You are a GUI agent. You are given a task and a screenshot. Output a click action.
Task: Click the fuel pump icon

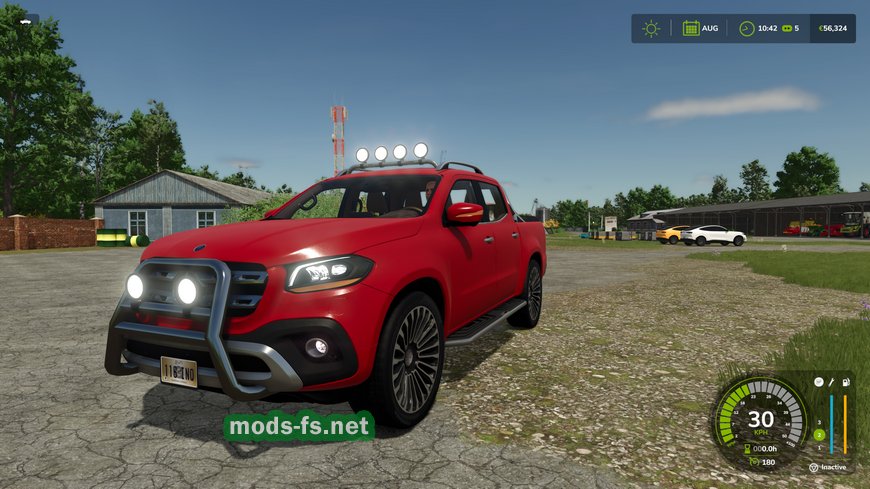[846, 382]
